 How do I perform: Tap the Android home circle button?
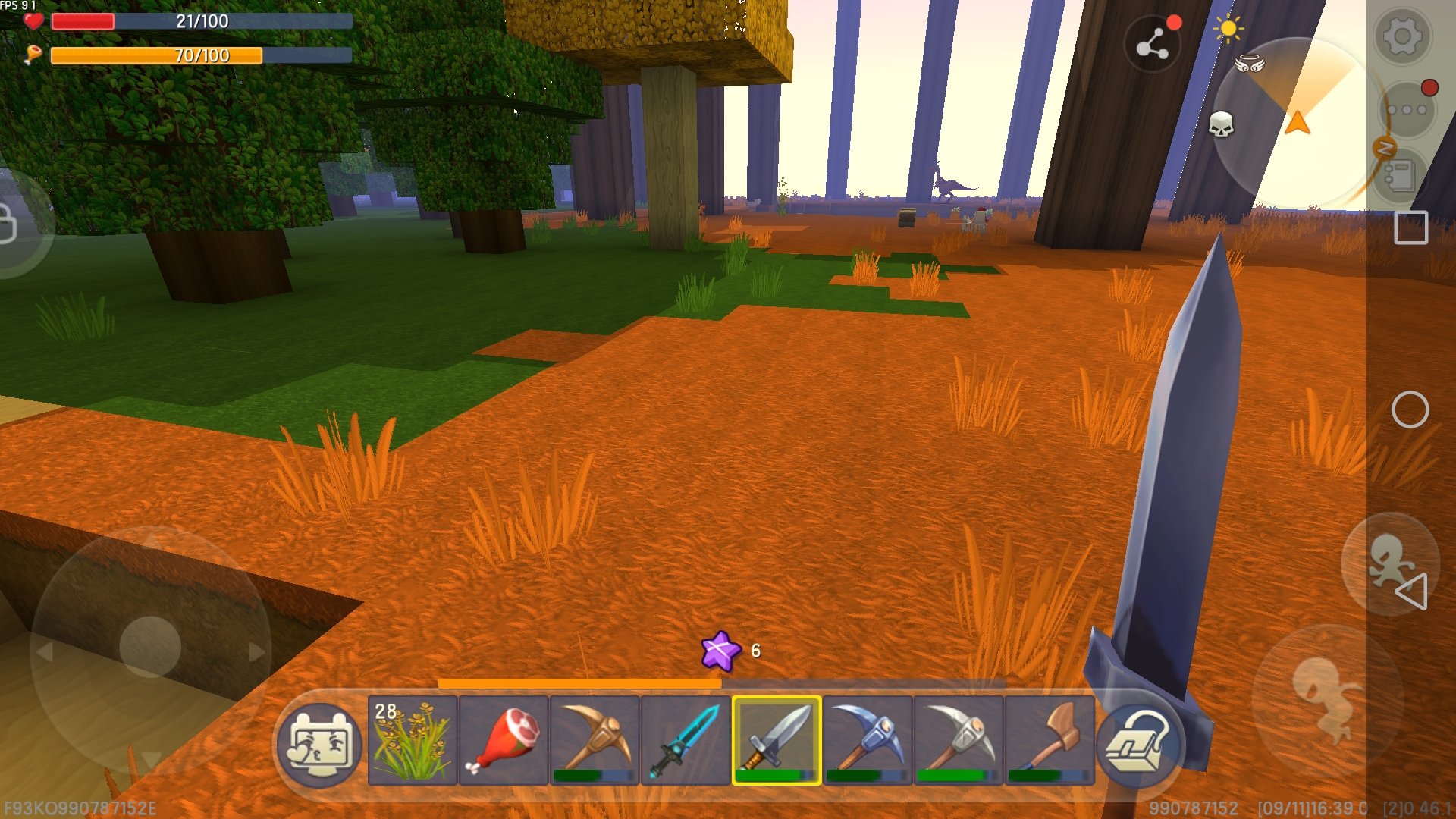click(x=1410, y=410)
